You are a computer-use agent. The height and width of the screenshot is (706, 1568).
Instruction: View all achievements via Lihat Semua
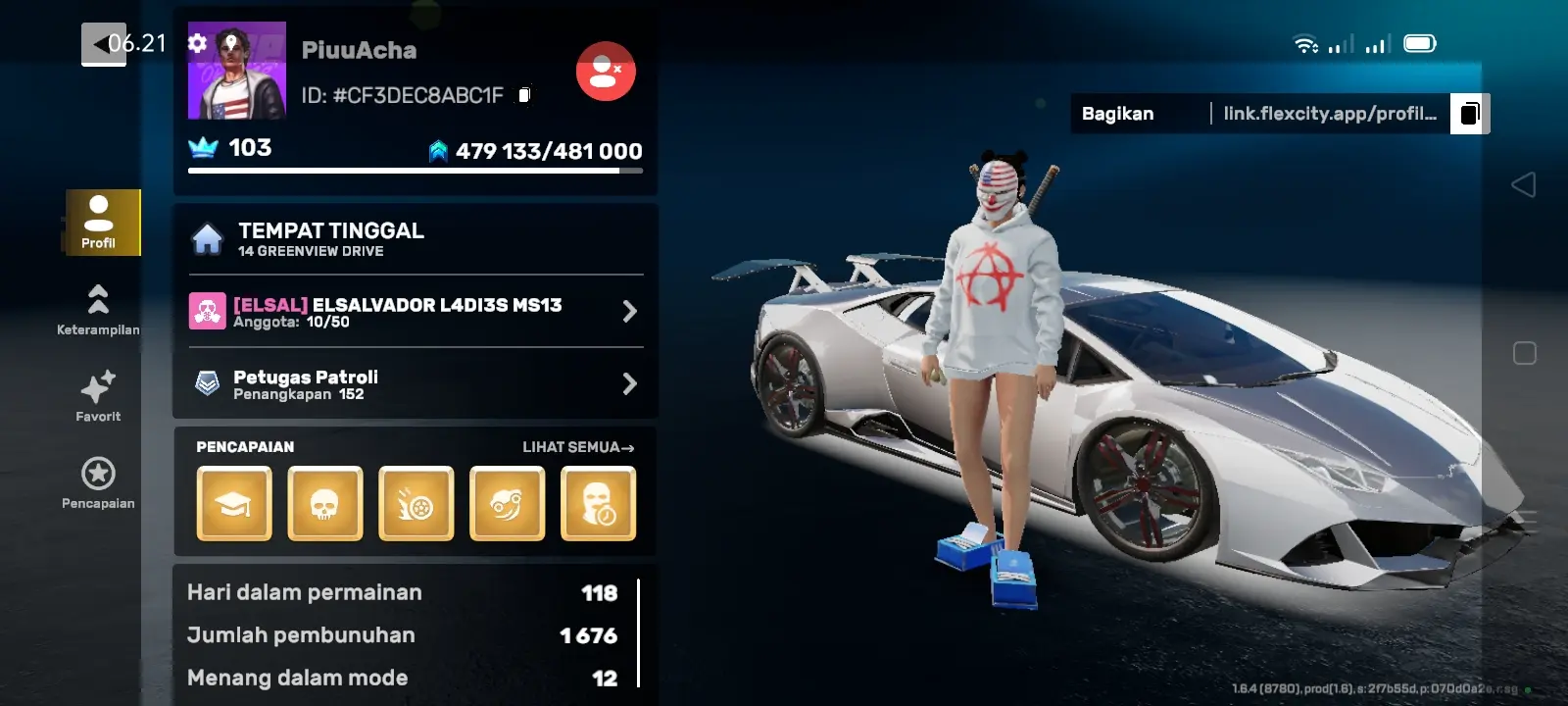[578, 447]
